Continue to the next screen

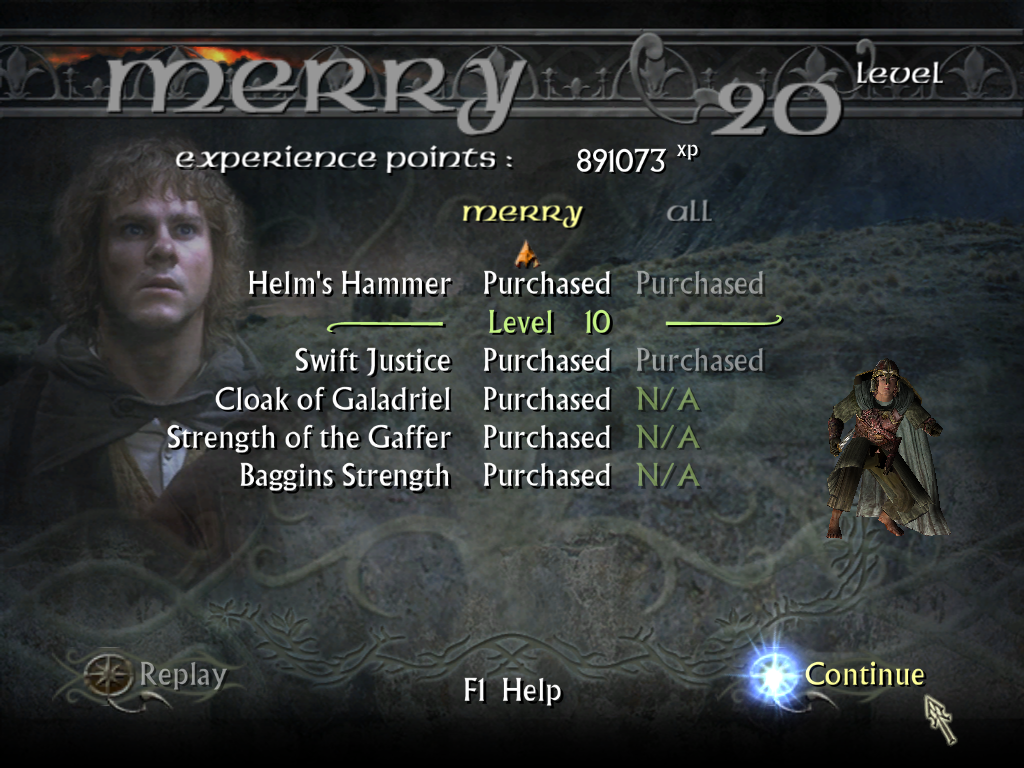[864, 675]
